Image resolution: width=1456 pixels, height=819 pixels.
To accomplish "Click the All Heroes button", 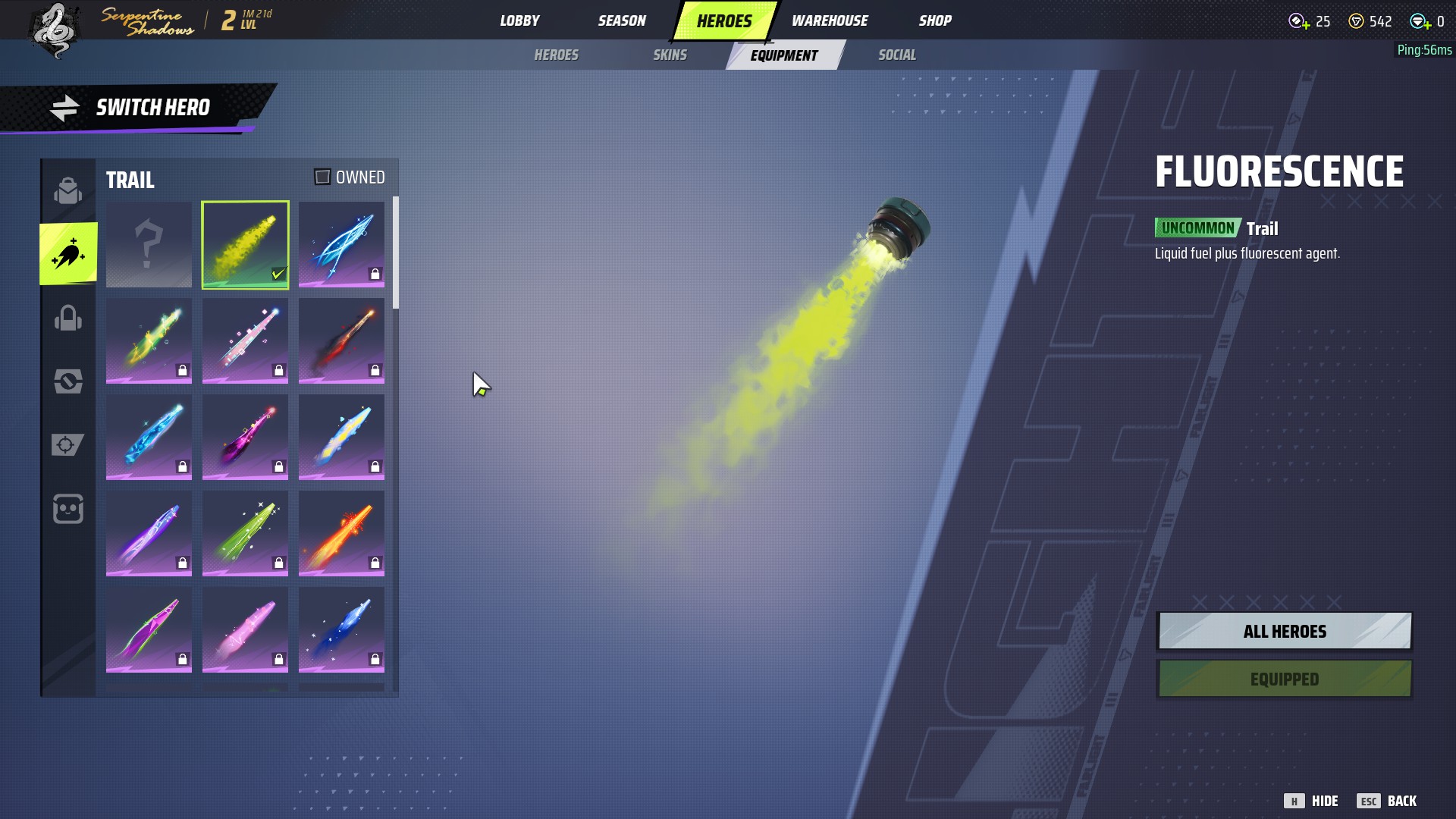I will (x=1284, y=631).
